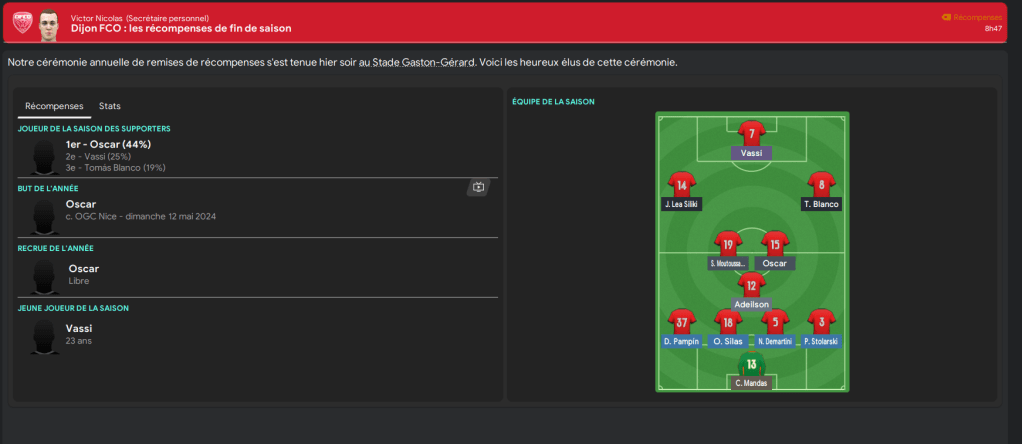Click N. Demartini's number 5 shirt
Screen dimensions: 1022x444
pyautogui.click(x=774, y=322)
